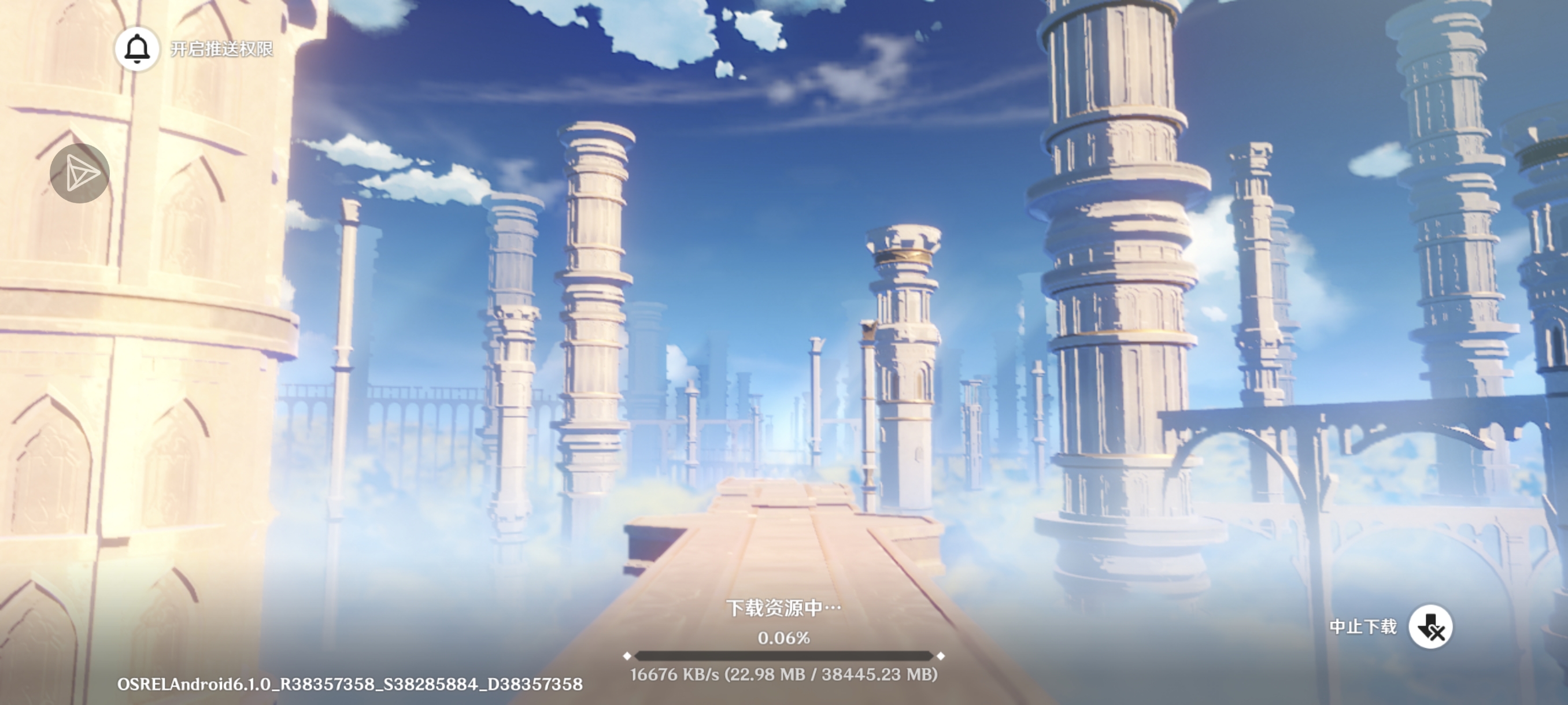Tap the bell notification permission icon
Screen dimensions: 1568x705
(137, 49)
